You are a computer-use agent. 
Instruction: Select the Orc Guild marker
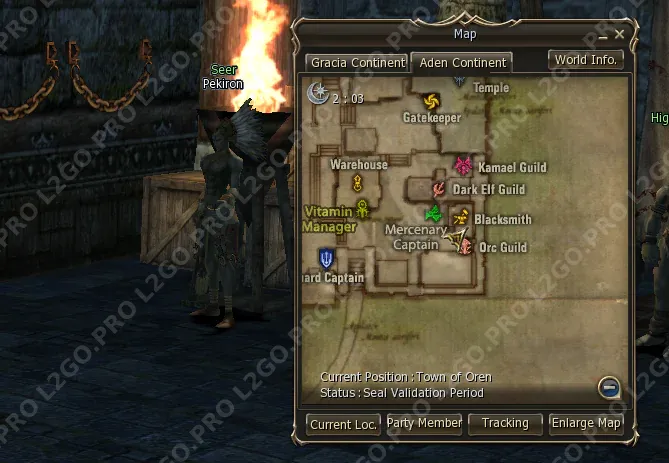[x=464, y=246]
